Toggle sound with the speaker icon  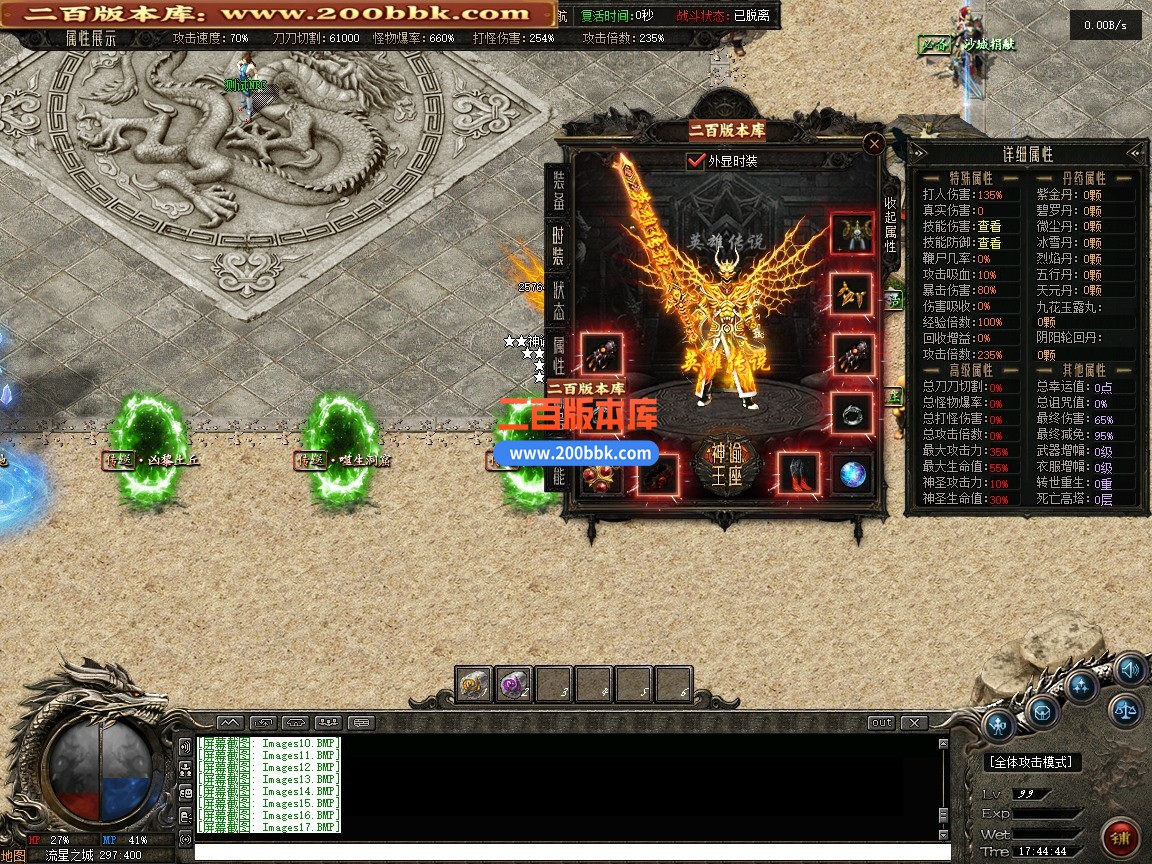[x=1129, y=668]
